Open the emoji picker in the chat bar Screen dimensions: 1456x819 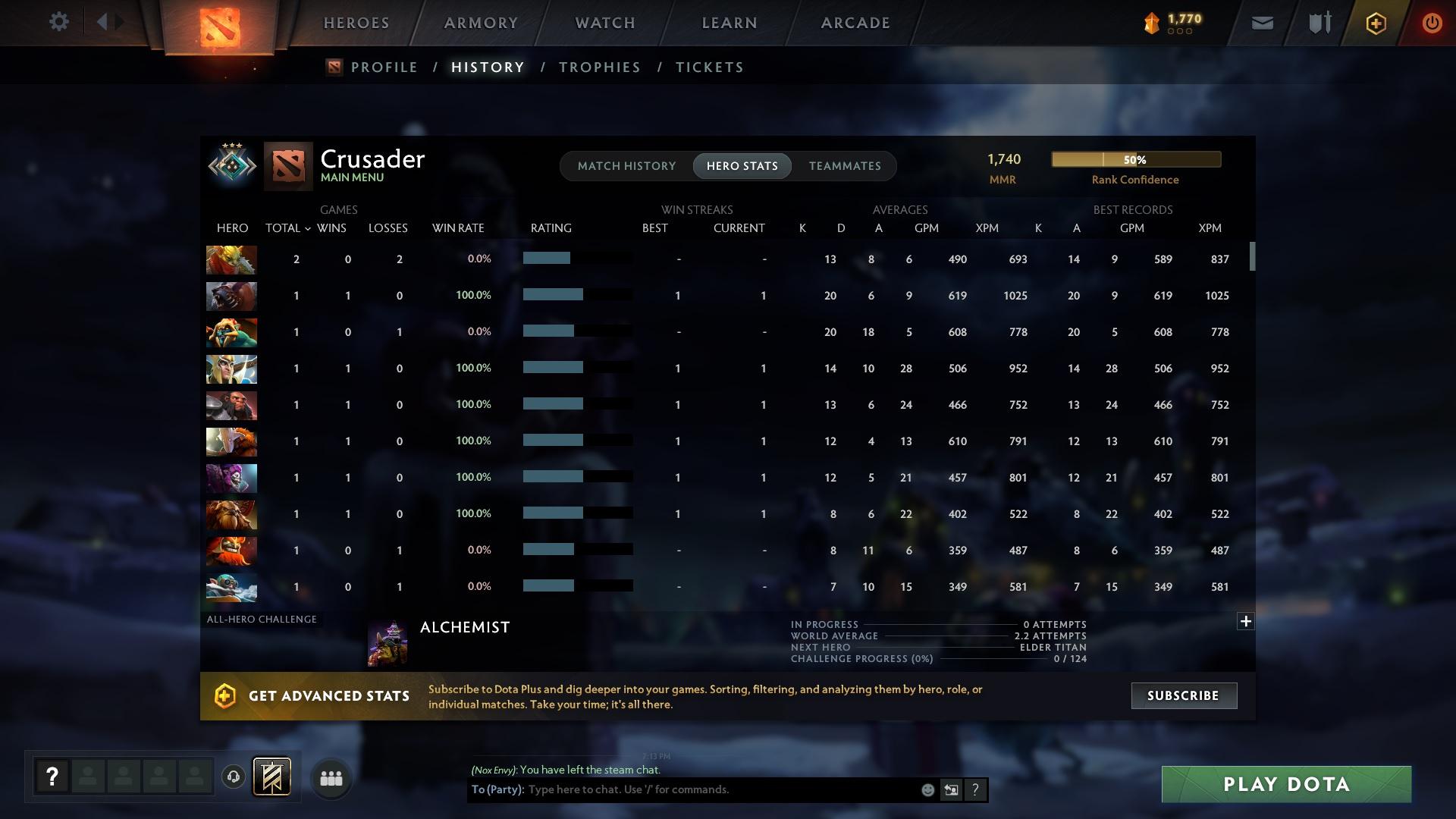pyautogui.click(x=927, y=789)
